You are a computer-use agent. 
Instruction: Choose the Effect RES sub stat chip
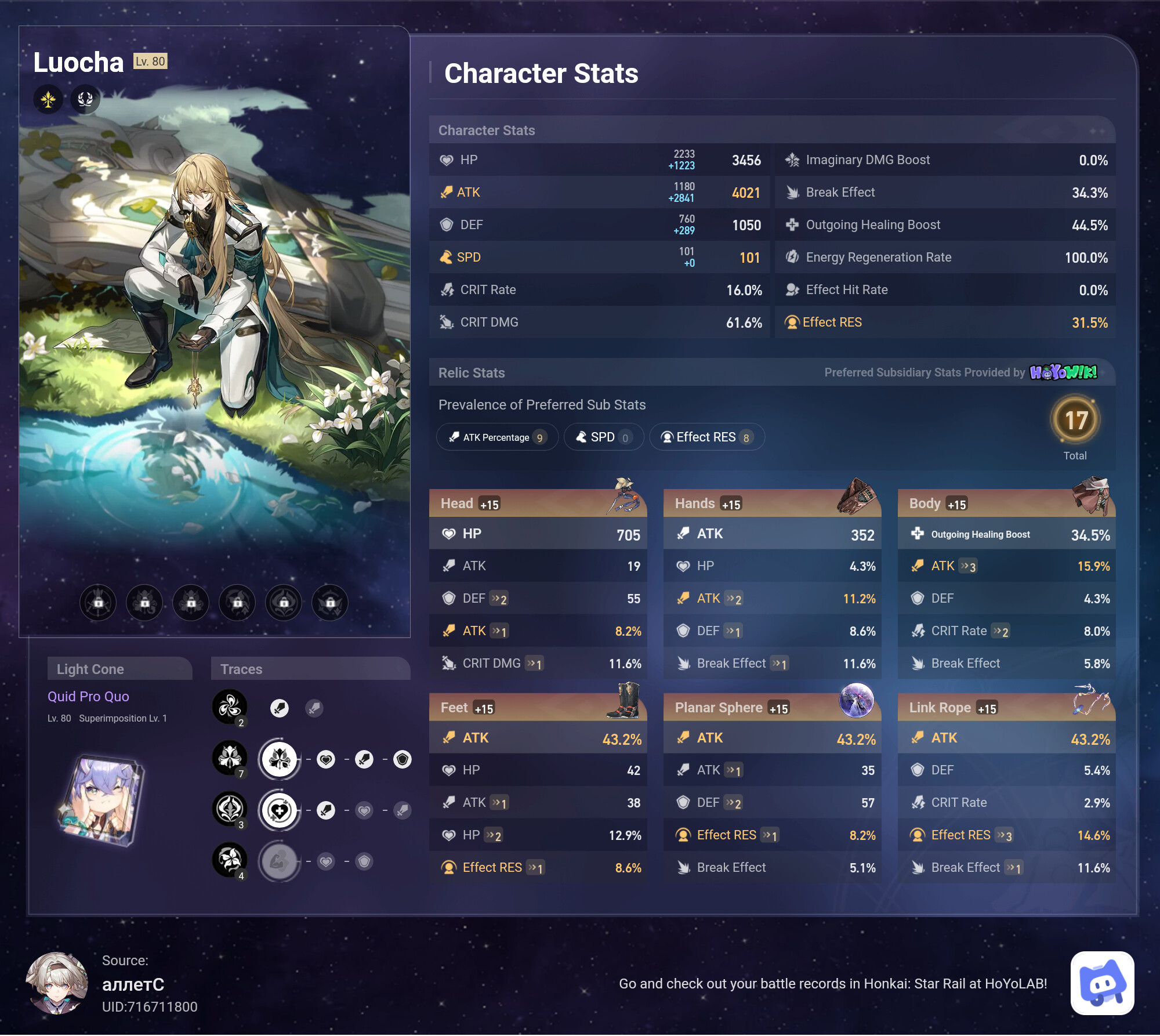(706, 437)
